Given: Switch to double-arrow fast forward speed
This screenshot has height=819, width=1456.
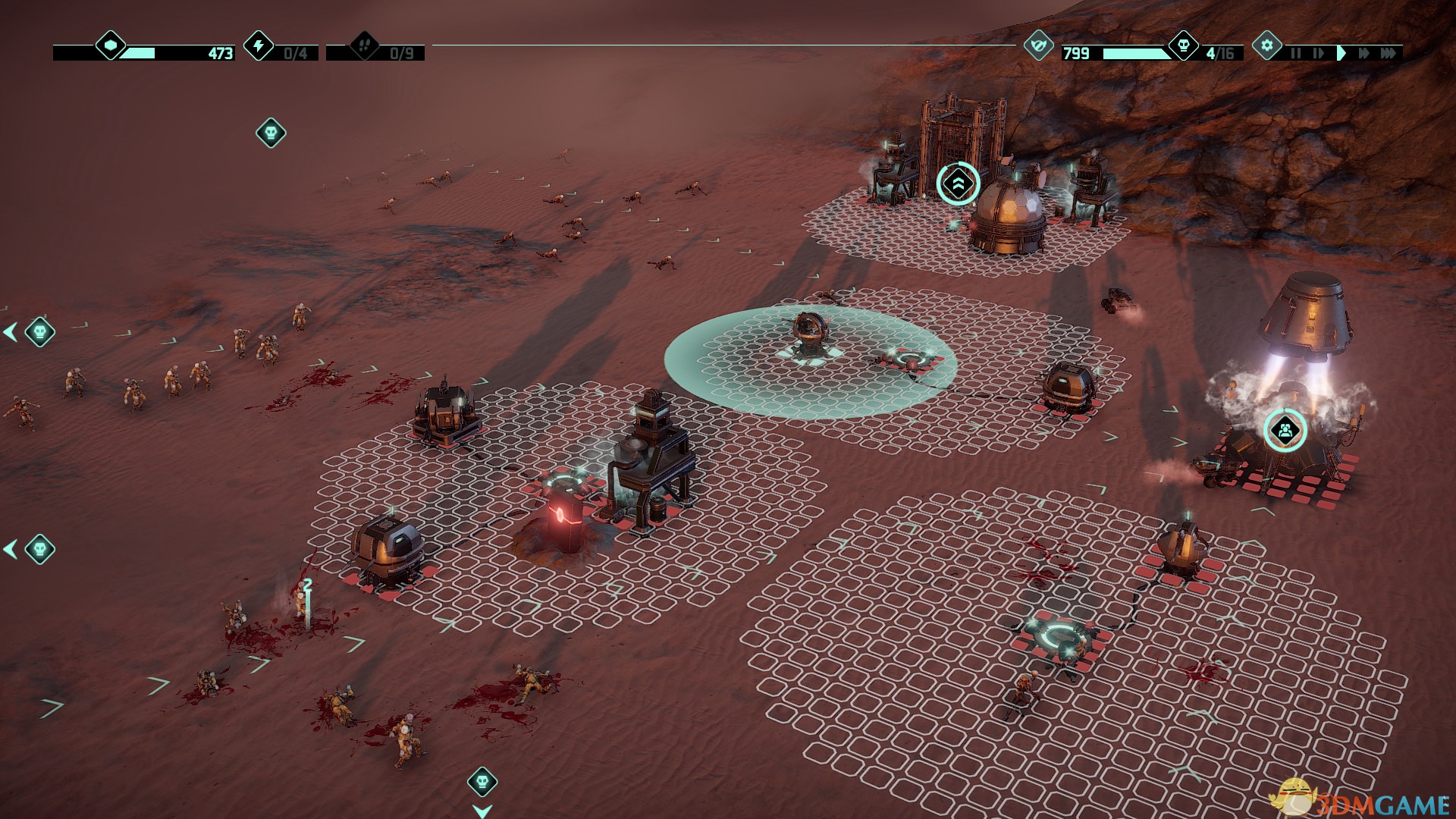Looking at the screenshot, I should click(1364, 53).
